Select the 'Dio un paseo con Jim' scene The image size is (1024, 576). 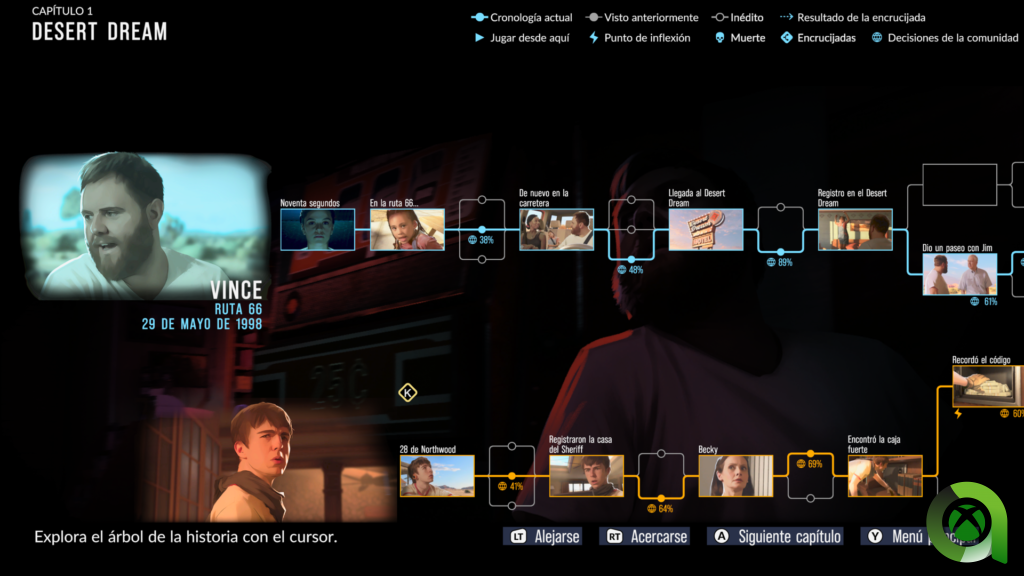(x=959, y=274)
